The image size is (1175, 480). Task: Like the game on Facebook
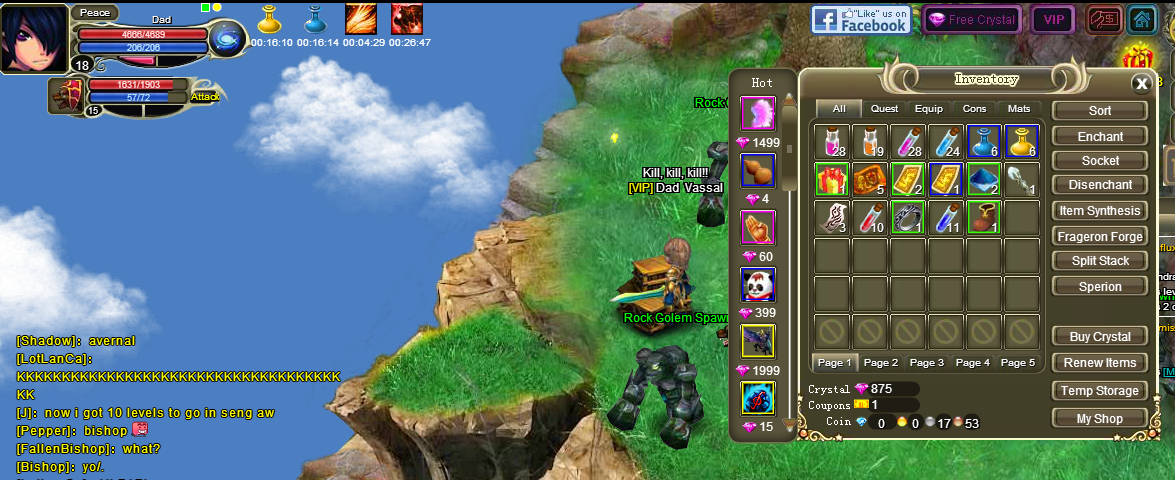point(860,19)
